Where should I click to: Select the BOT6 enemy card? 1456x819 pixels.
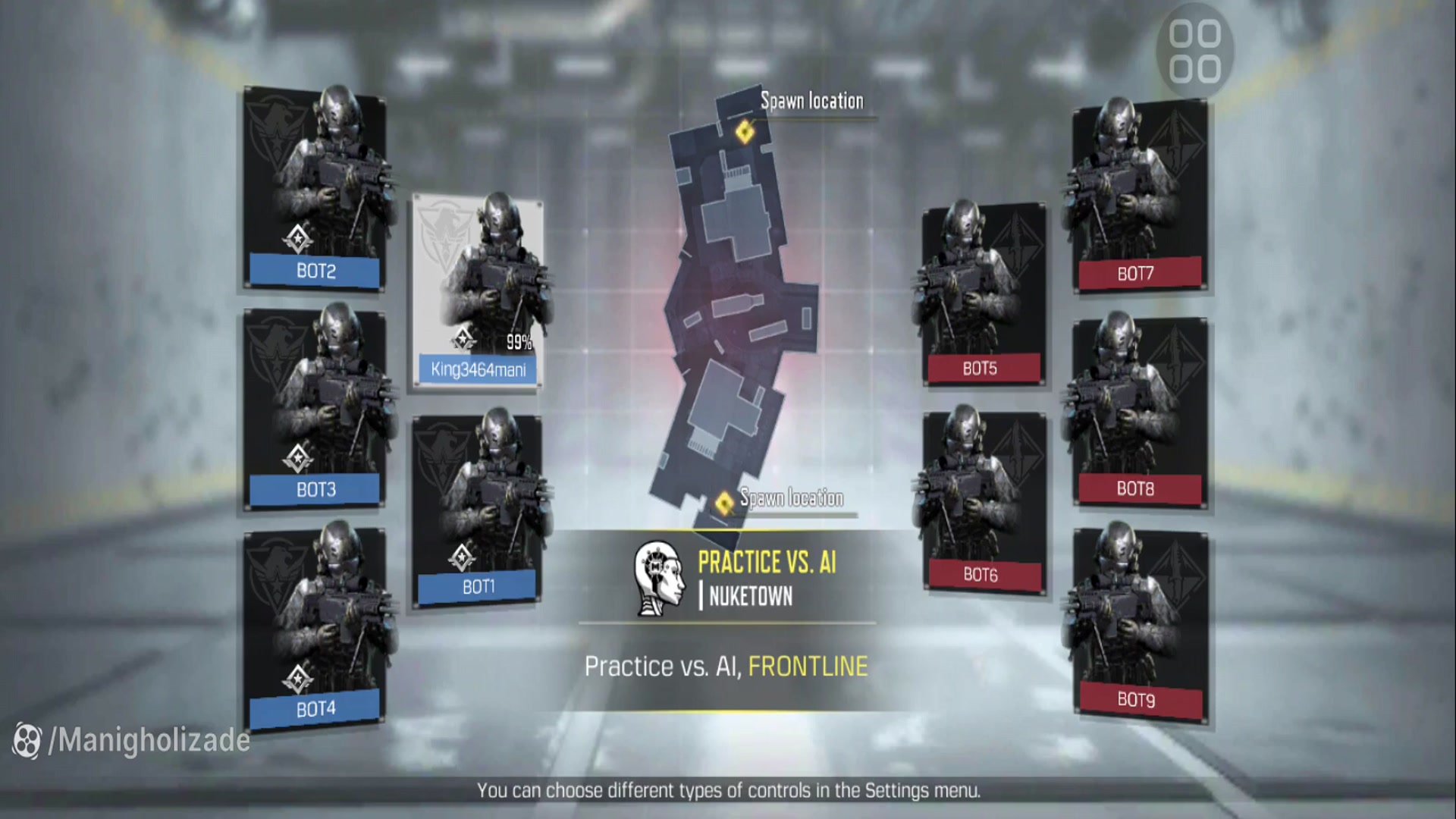[983, 502]
